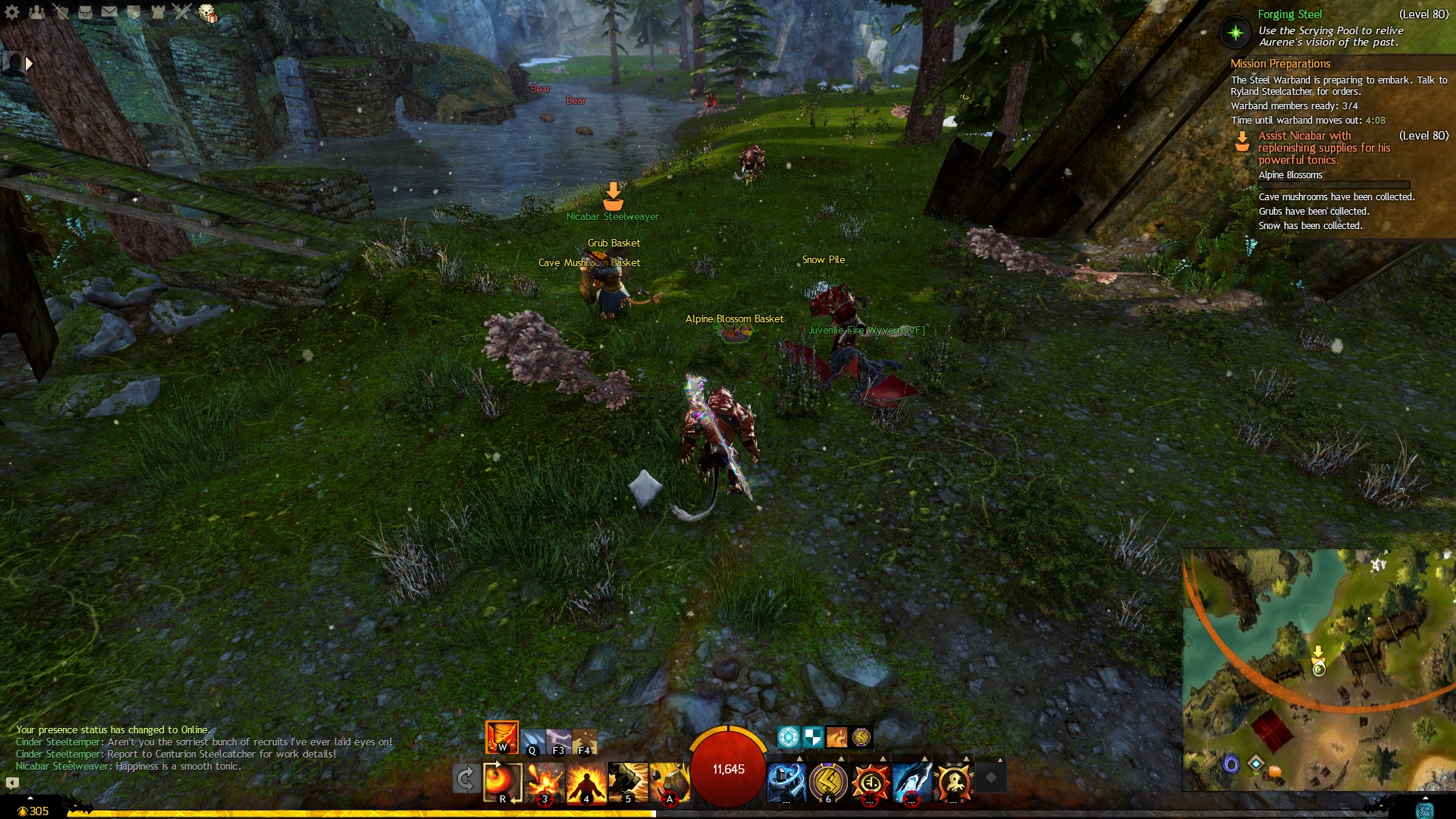Swap weapons with the grey arrow button

pyautogui.click(x=466, y=779)
